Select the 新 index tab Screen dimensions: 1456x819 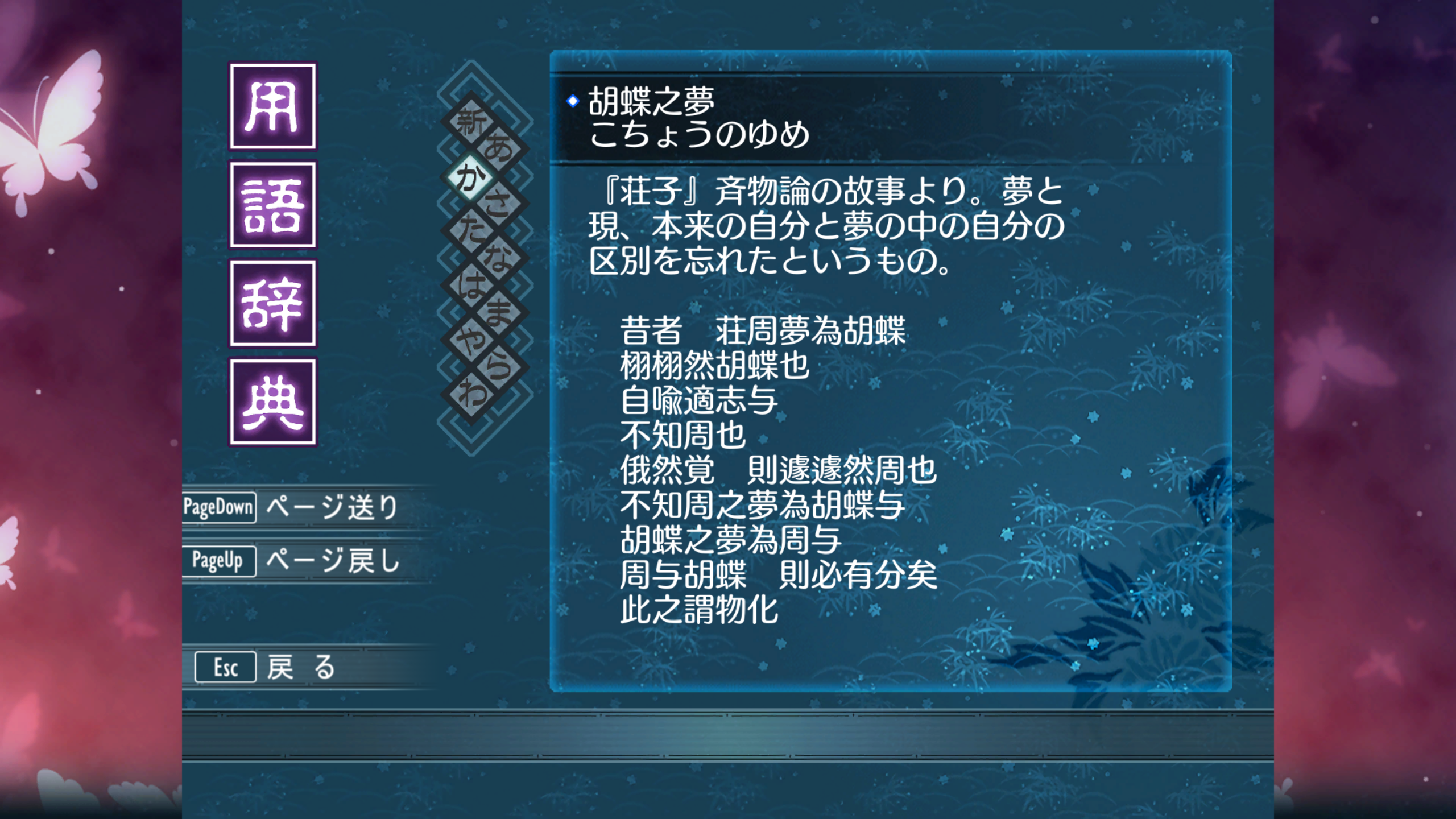click(471, 122)
